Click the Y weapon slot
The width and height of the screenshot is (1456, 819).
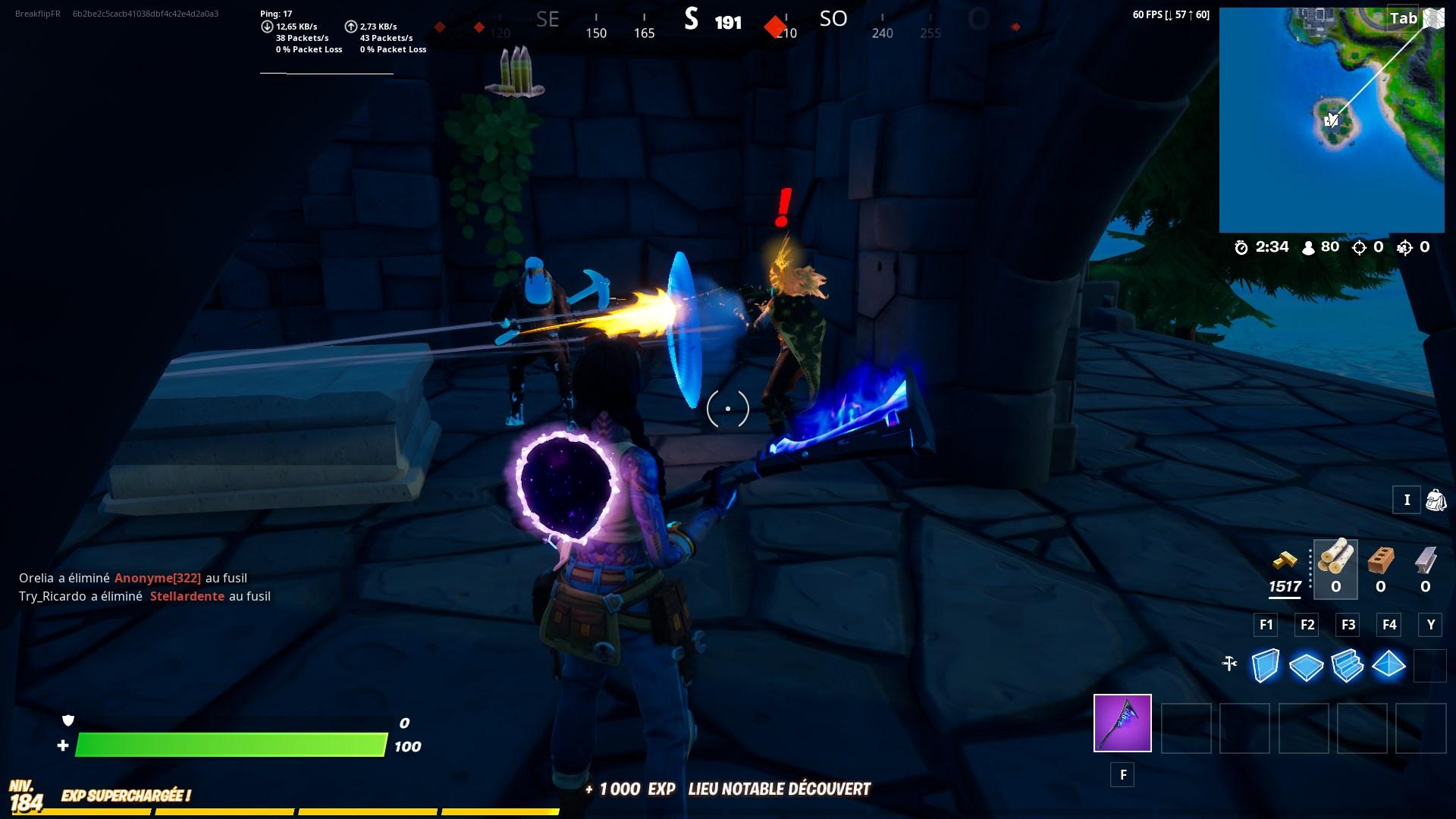1431,625
